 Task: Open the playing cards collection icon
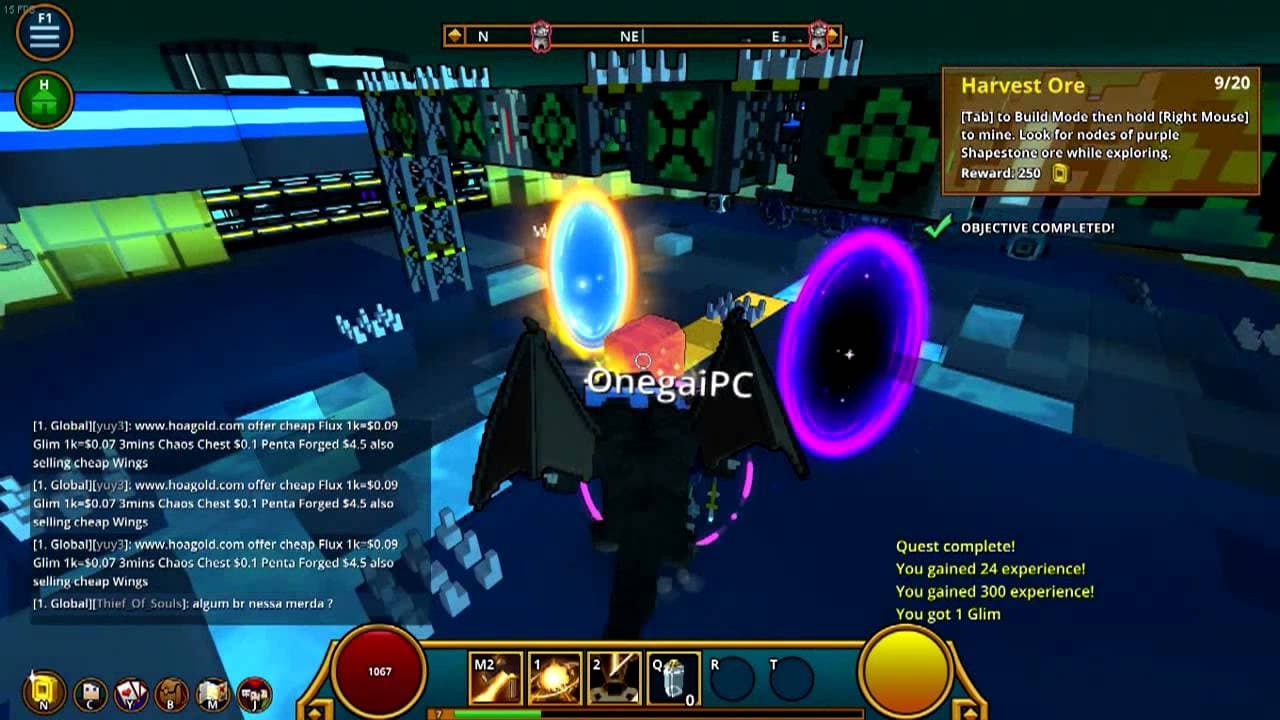pos(131,692)
